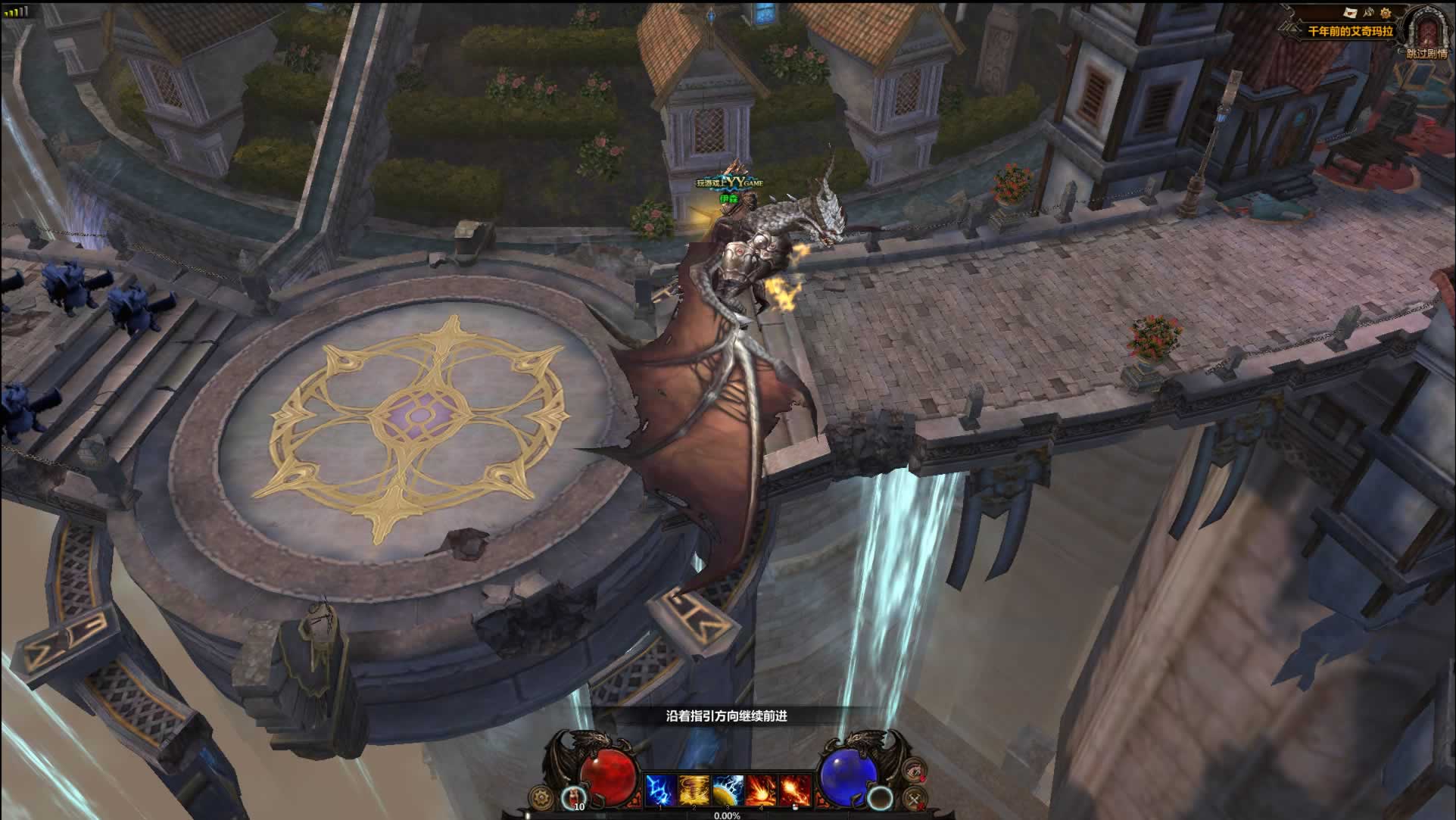
Task: Open the mail envelope icon
Action: [x=1350, y=12]
